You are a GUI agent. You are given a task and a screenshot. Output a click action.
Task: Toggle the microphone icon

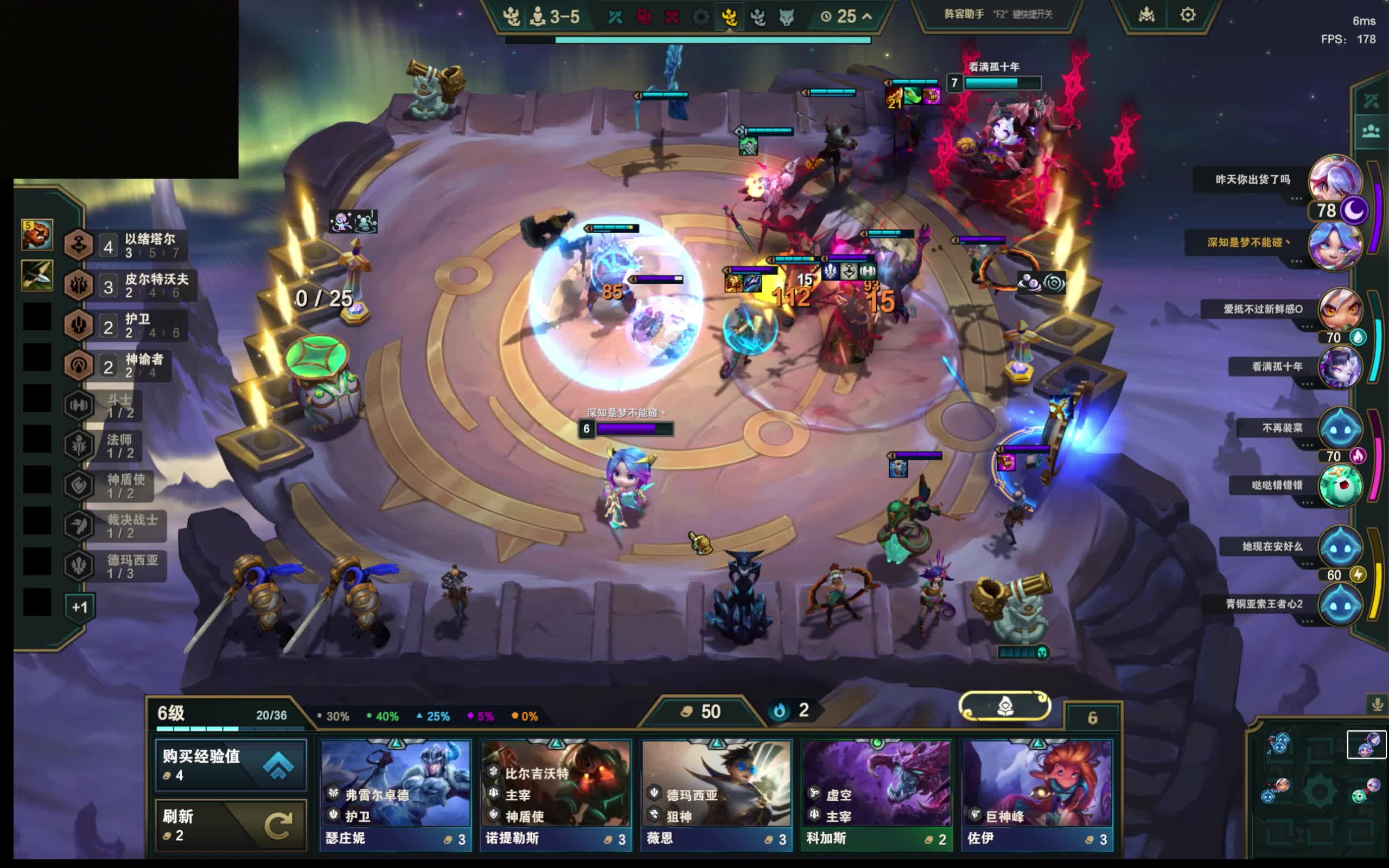pos(1377,704)
